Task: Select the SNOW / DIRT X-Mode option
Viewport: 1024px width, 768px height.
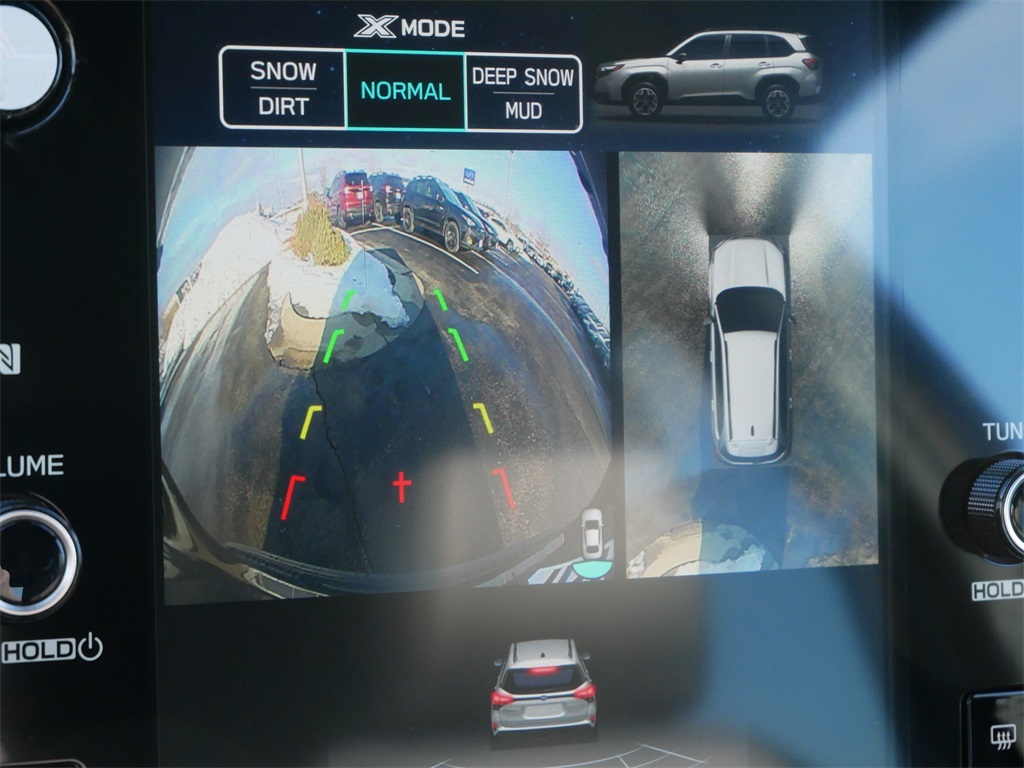Action: coord(283,89)
